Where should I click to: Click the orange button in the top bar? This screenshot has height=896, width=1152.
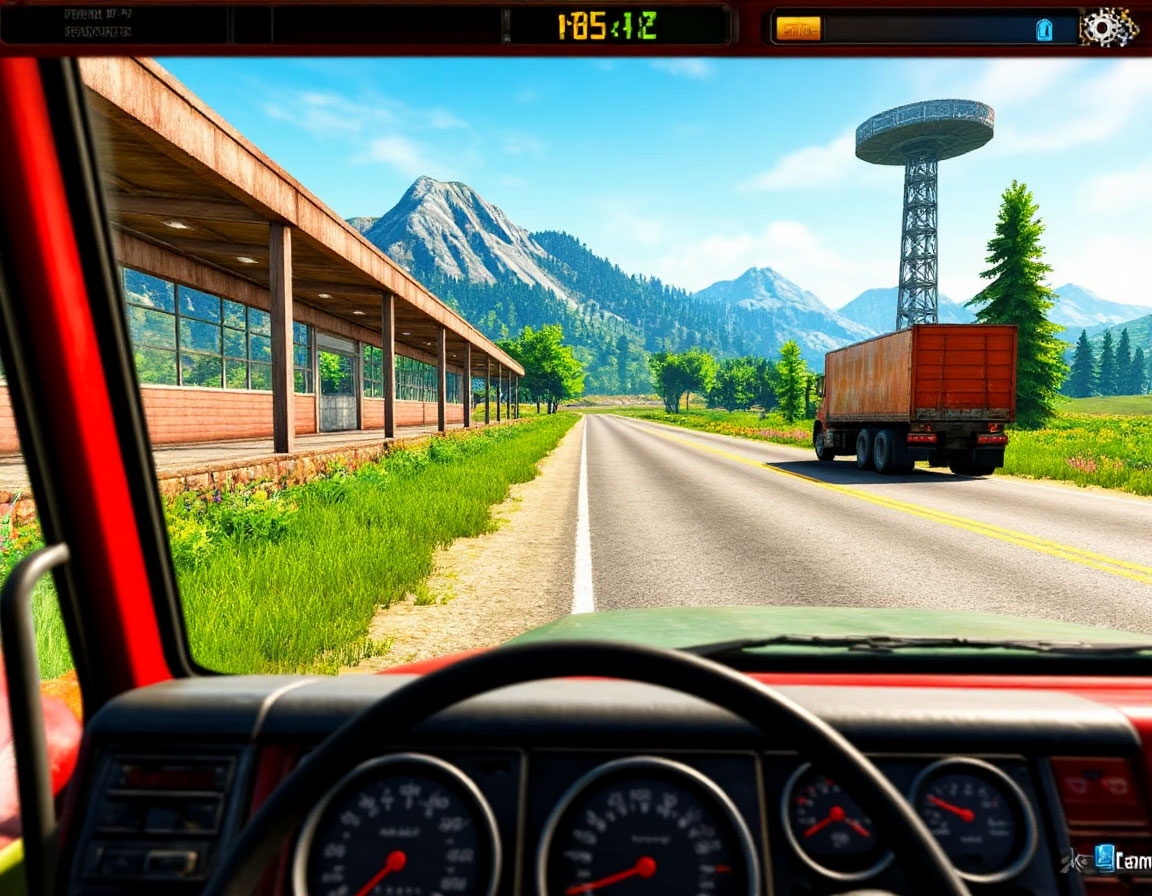pos(798,28)
